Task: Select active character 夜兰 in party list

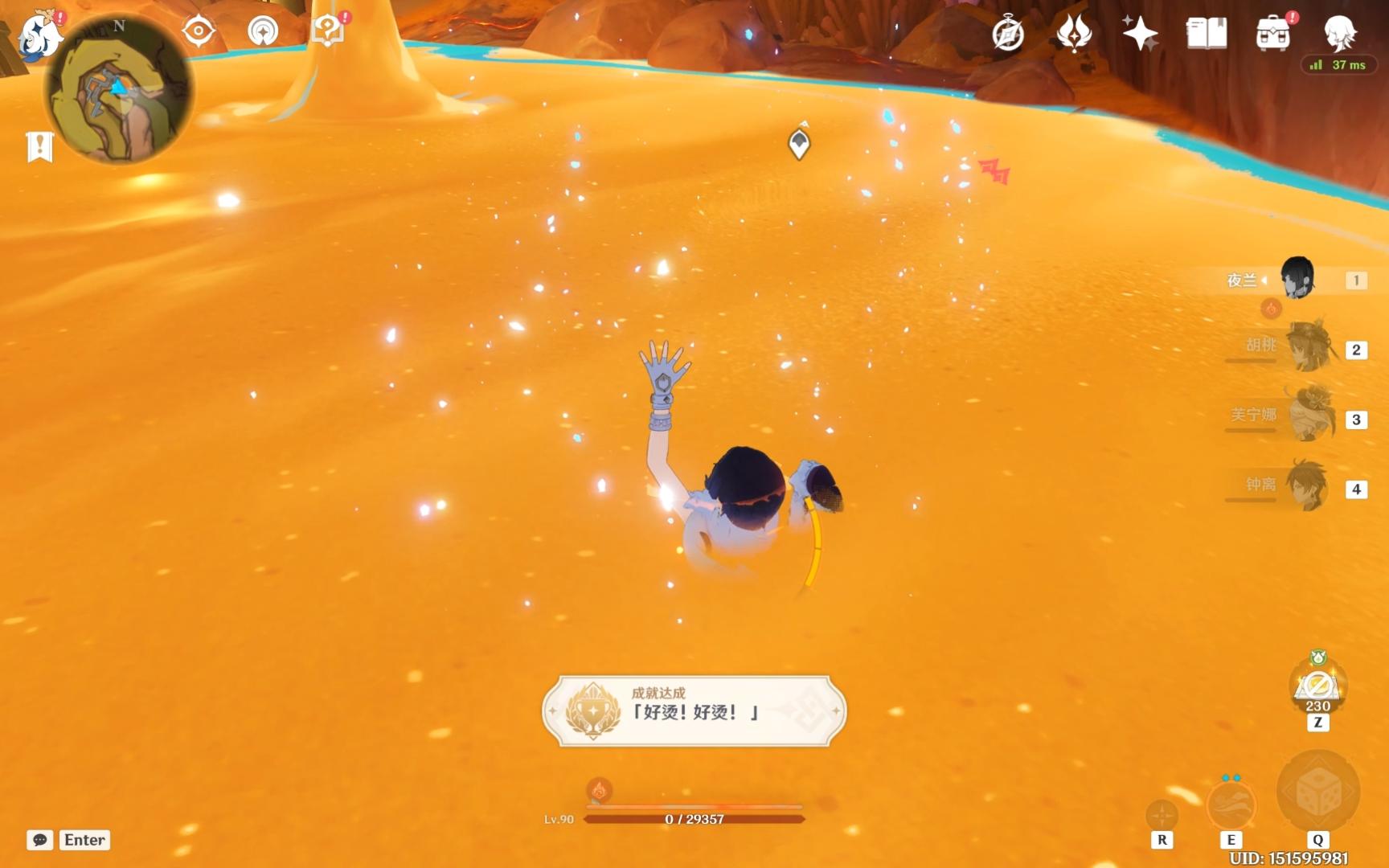Action: [x=1296, y=279]
